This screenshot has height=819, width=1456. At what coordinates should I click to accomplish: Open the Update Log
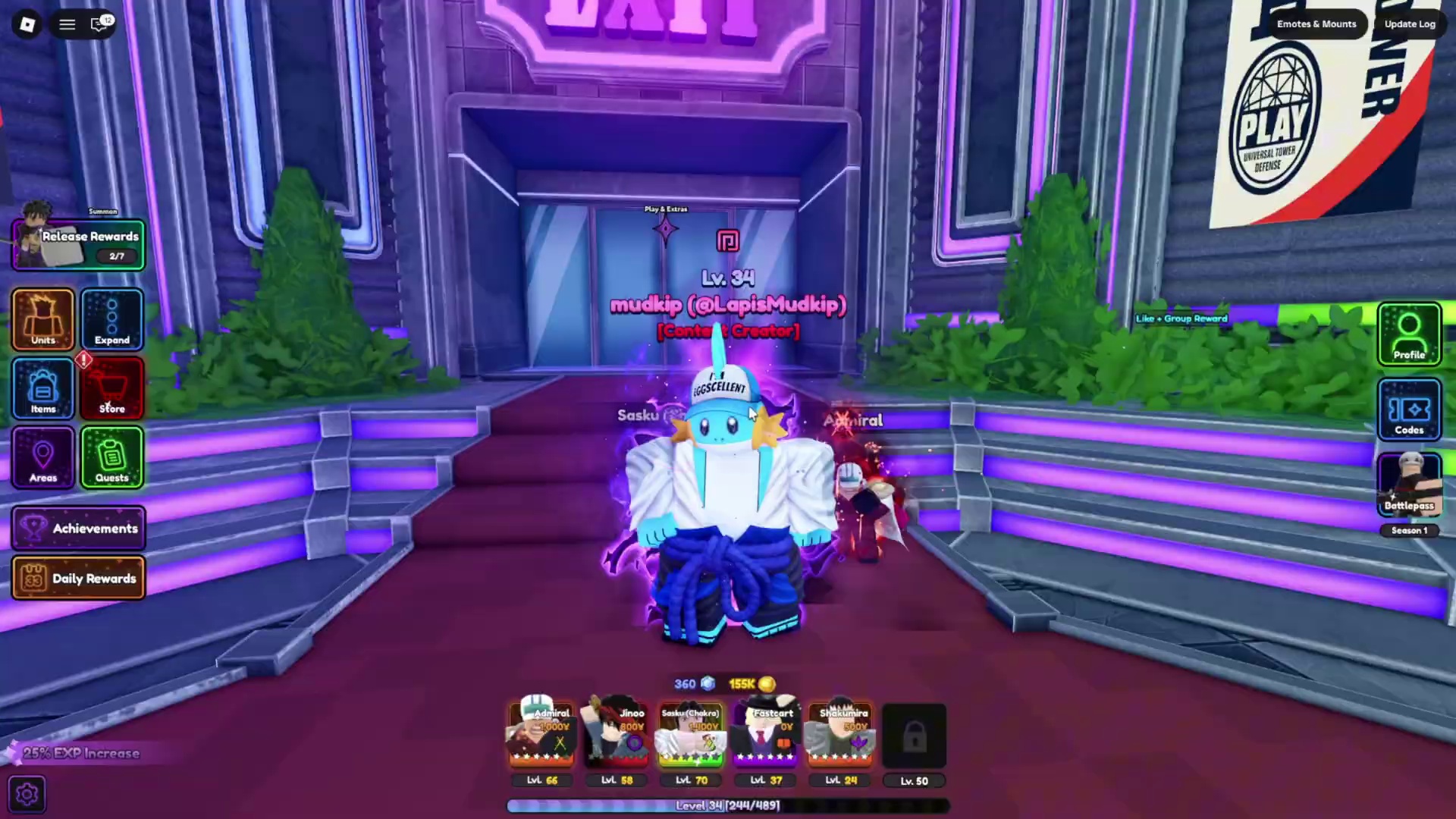click(1409, 24)
